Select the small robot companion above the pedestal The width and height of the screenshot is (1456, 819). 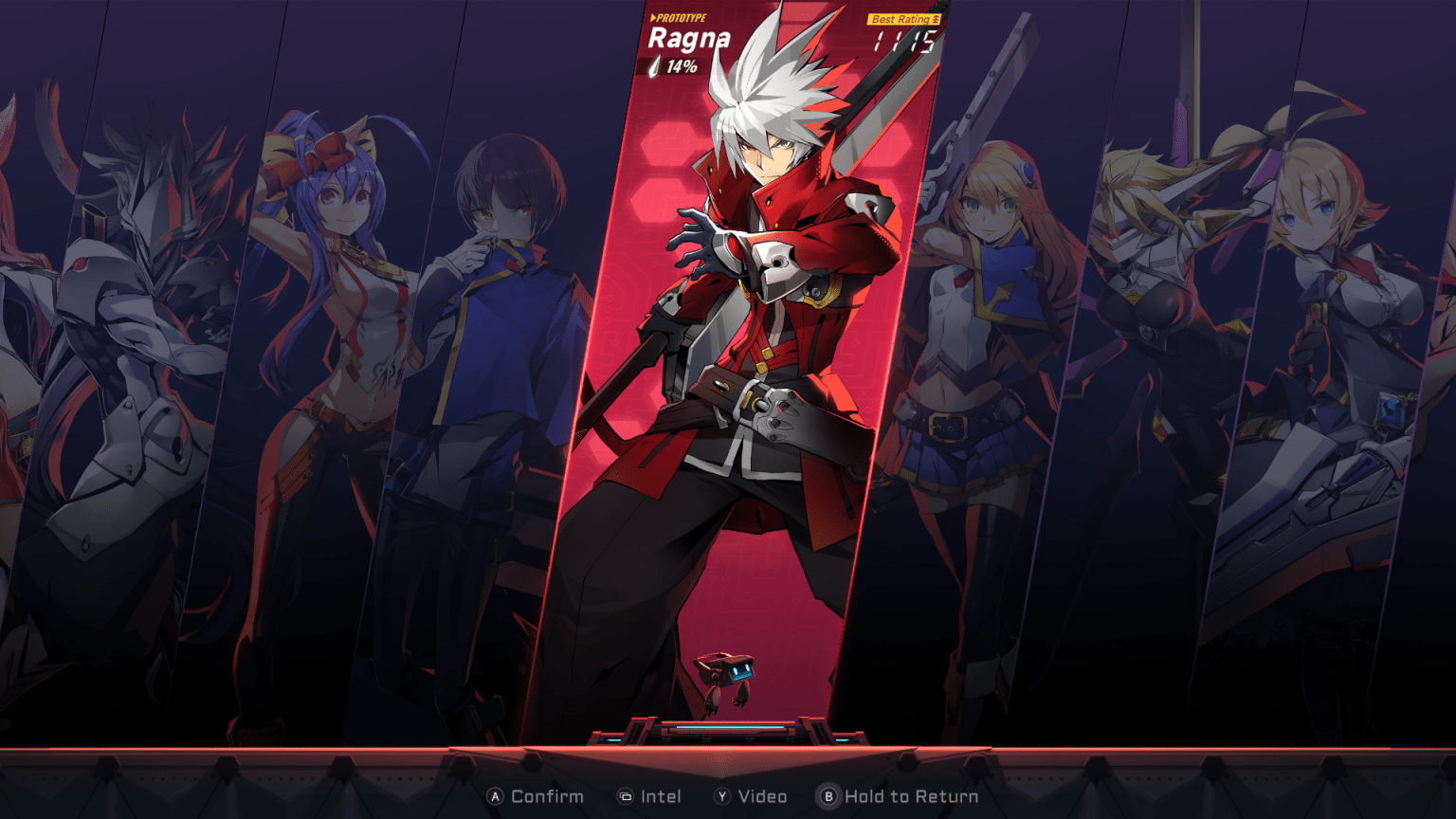point(724,675)
